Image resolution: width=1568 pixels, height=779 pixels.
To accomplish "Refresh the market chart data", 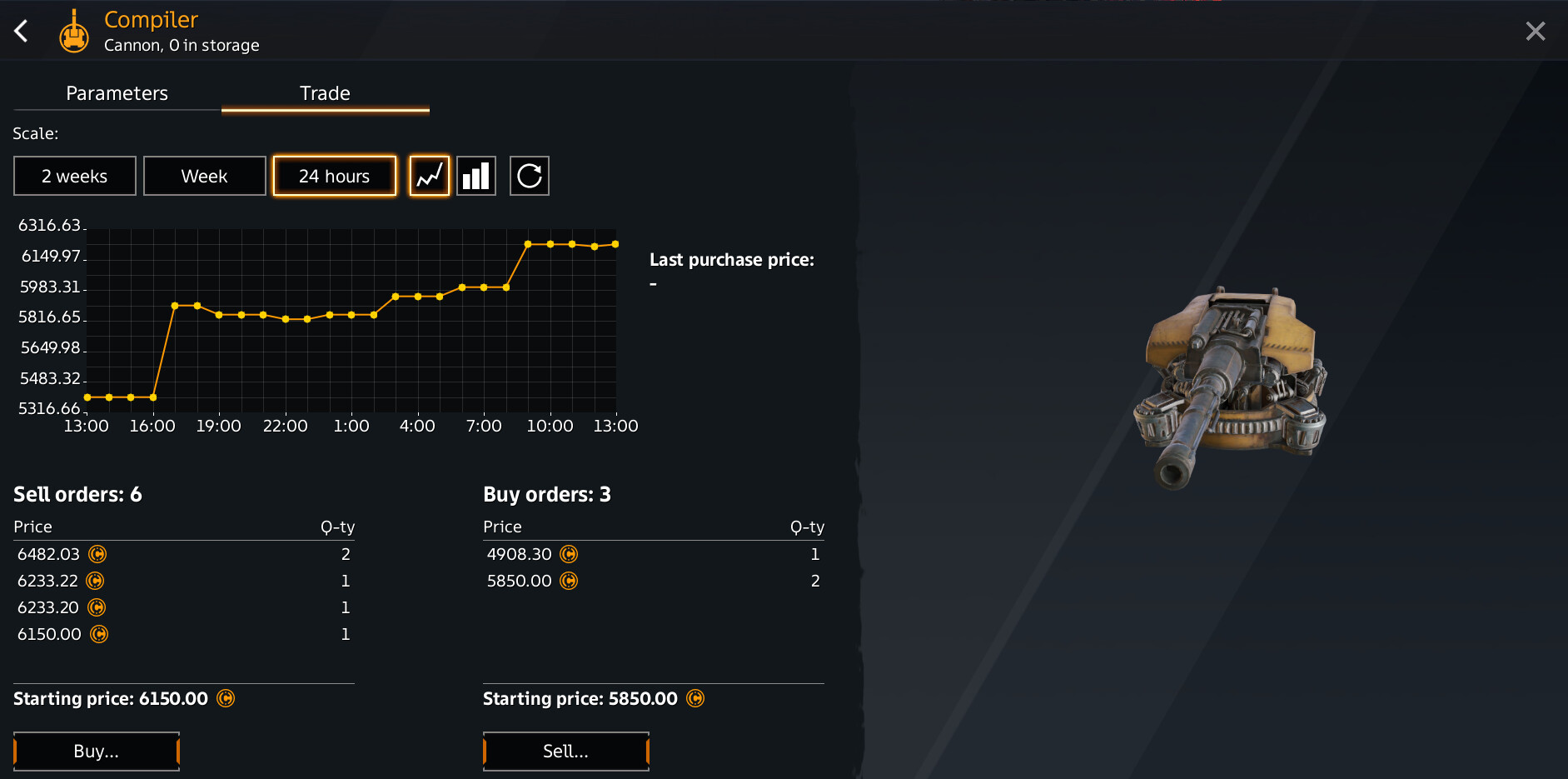I will (529, 176).
